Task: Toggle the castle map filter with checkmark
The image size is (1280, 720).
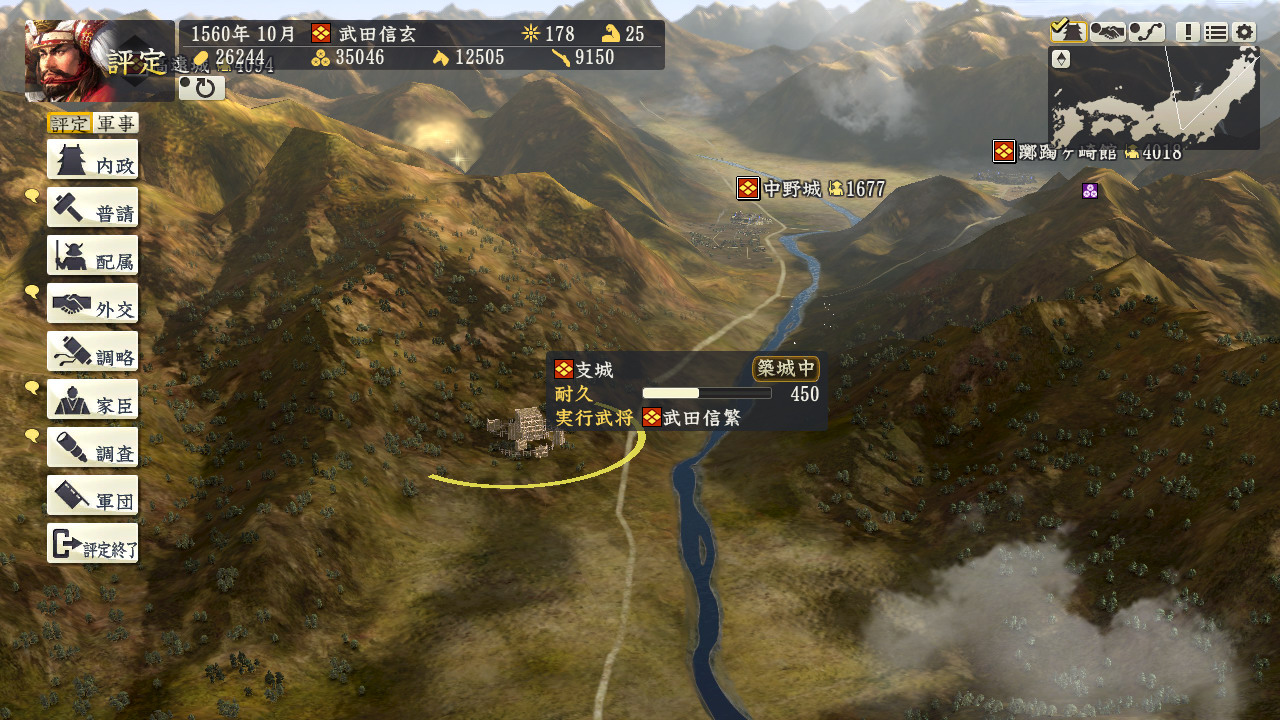Action: [x=1068, y=32]
